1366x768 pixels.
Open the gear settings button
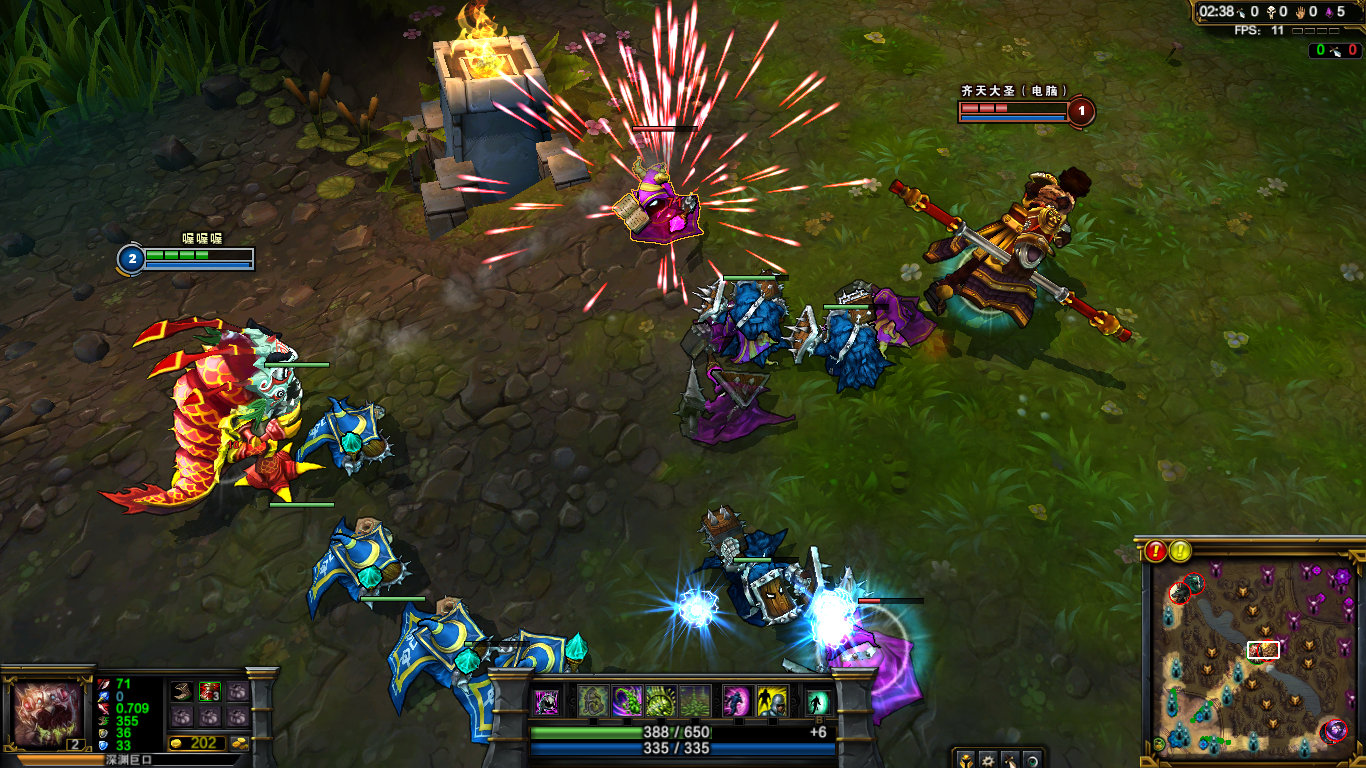[988, 759]
